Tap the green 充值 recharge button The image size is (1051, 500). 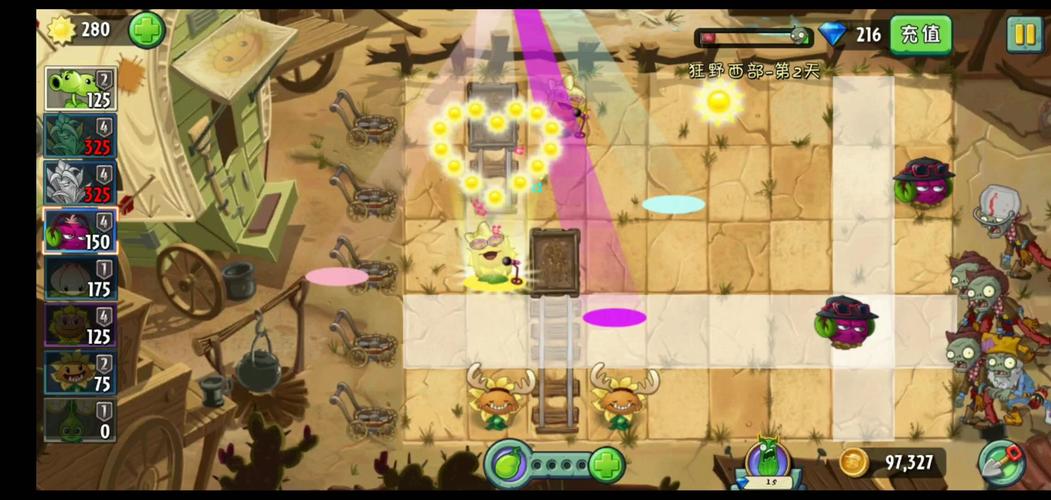(x=920, y=35)
